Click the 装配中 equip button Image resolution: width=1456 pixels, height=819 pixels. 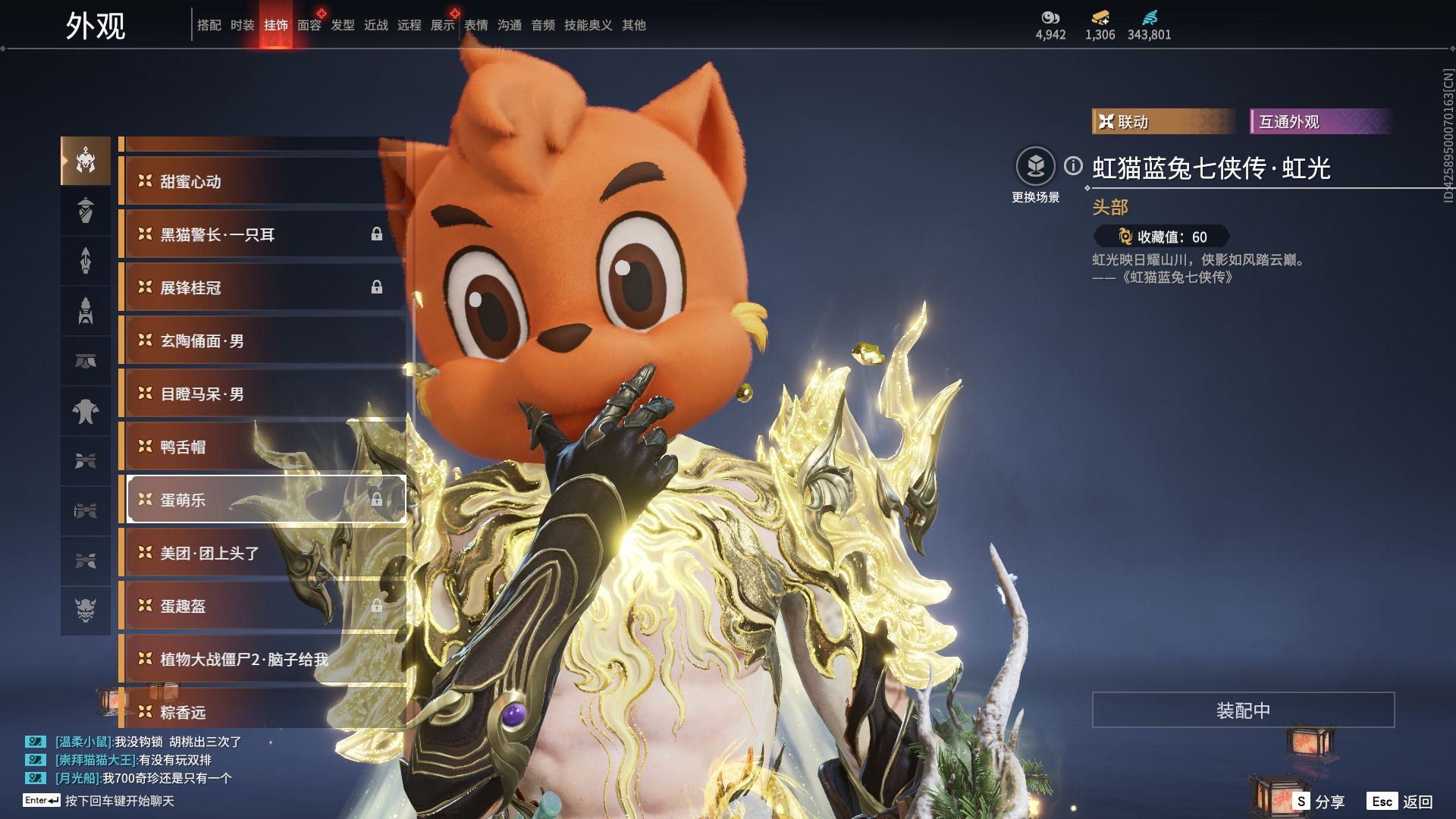(x=1243, y=710)
